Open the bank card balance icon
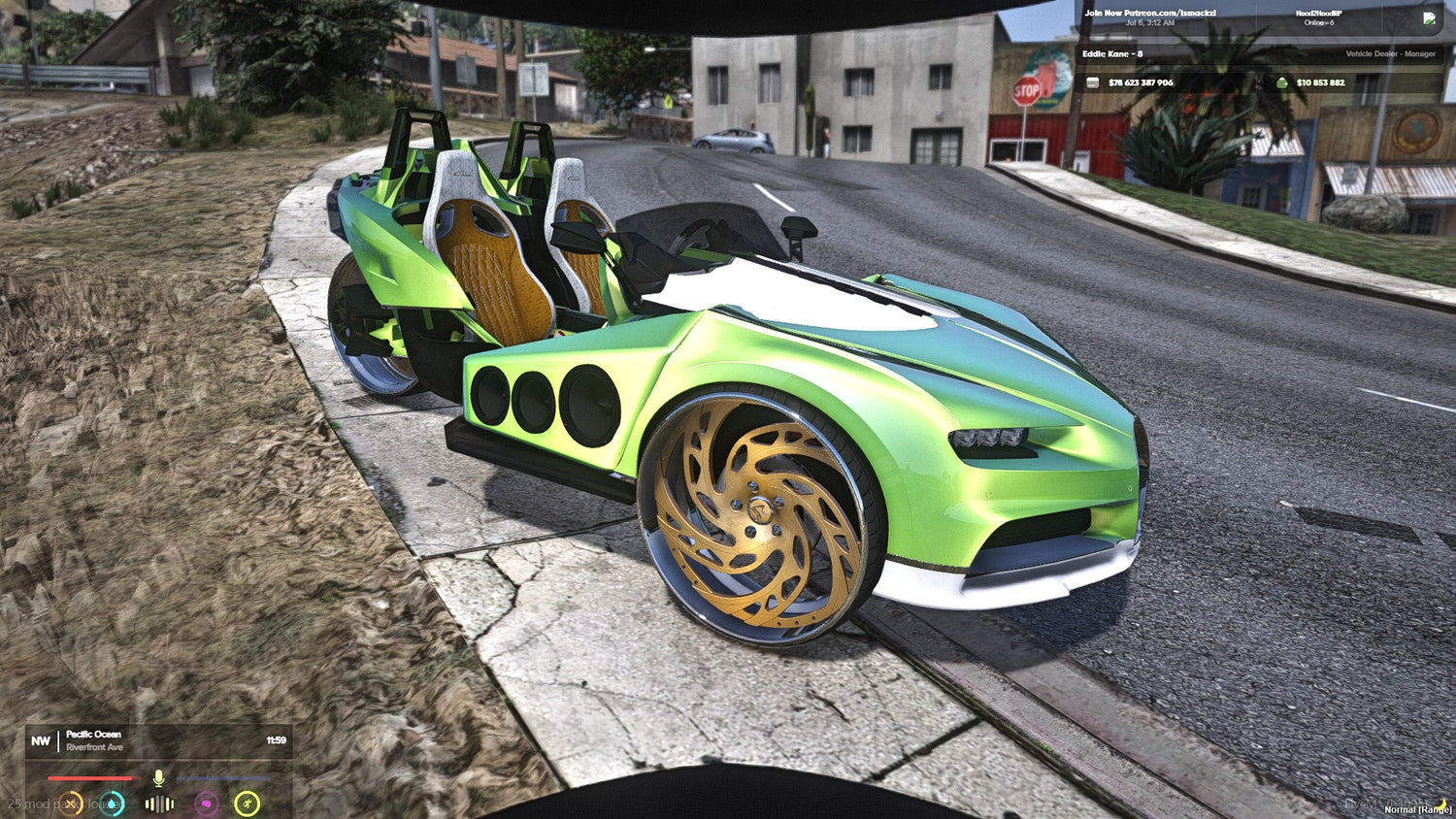The width and height of the screenshot is (1456, 819). point(1092,83)
